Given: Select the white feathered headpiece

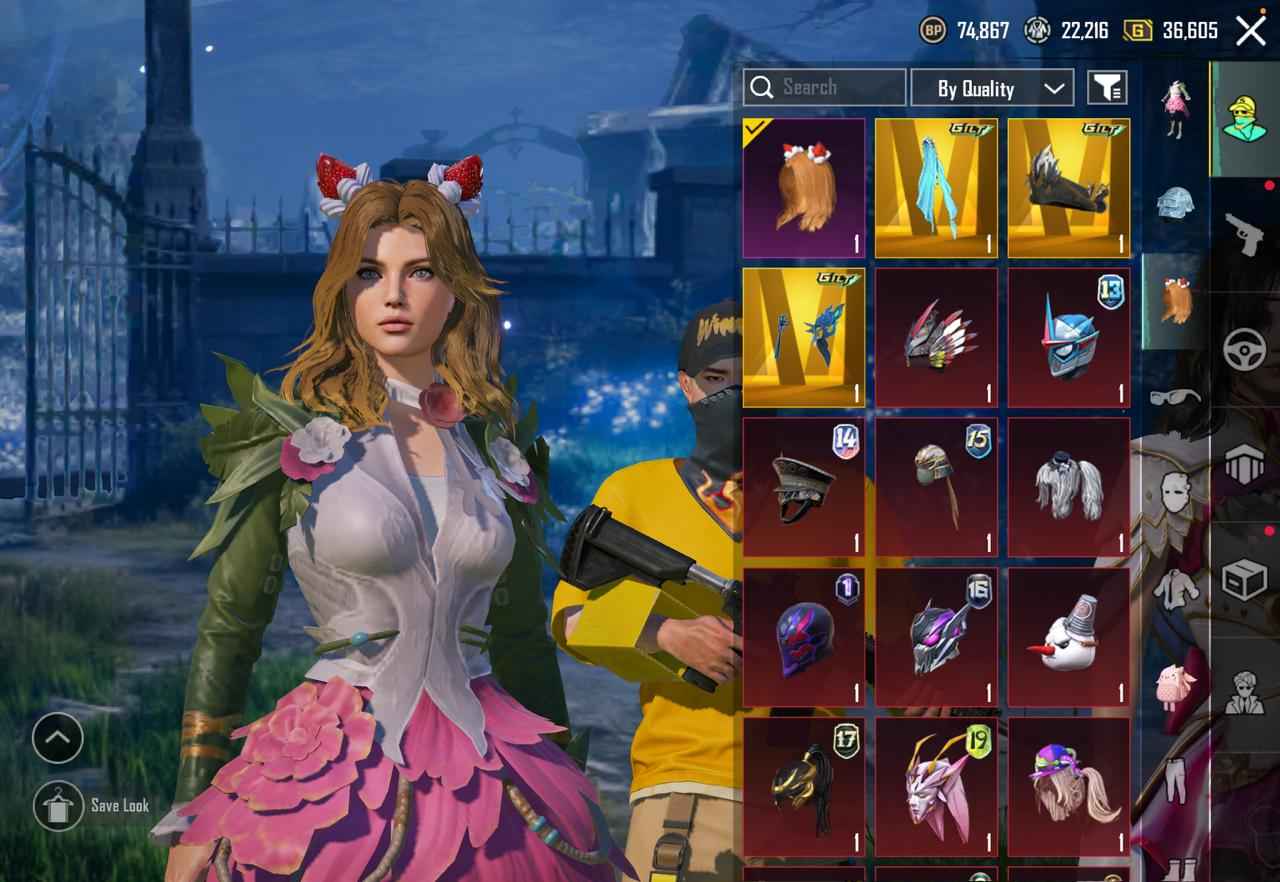Looking at the screenshot, I should (x=1068, y=486).
